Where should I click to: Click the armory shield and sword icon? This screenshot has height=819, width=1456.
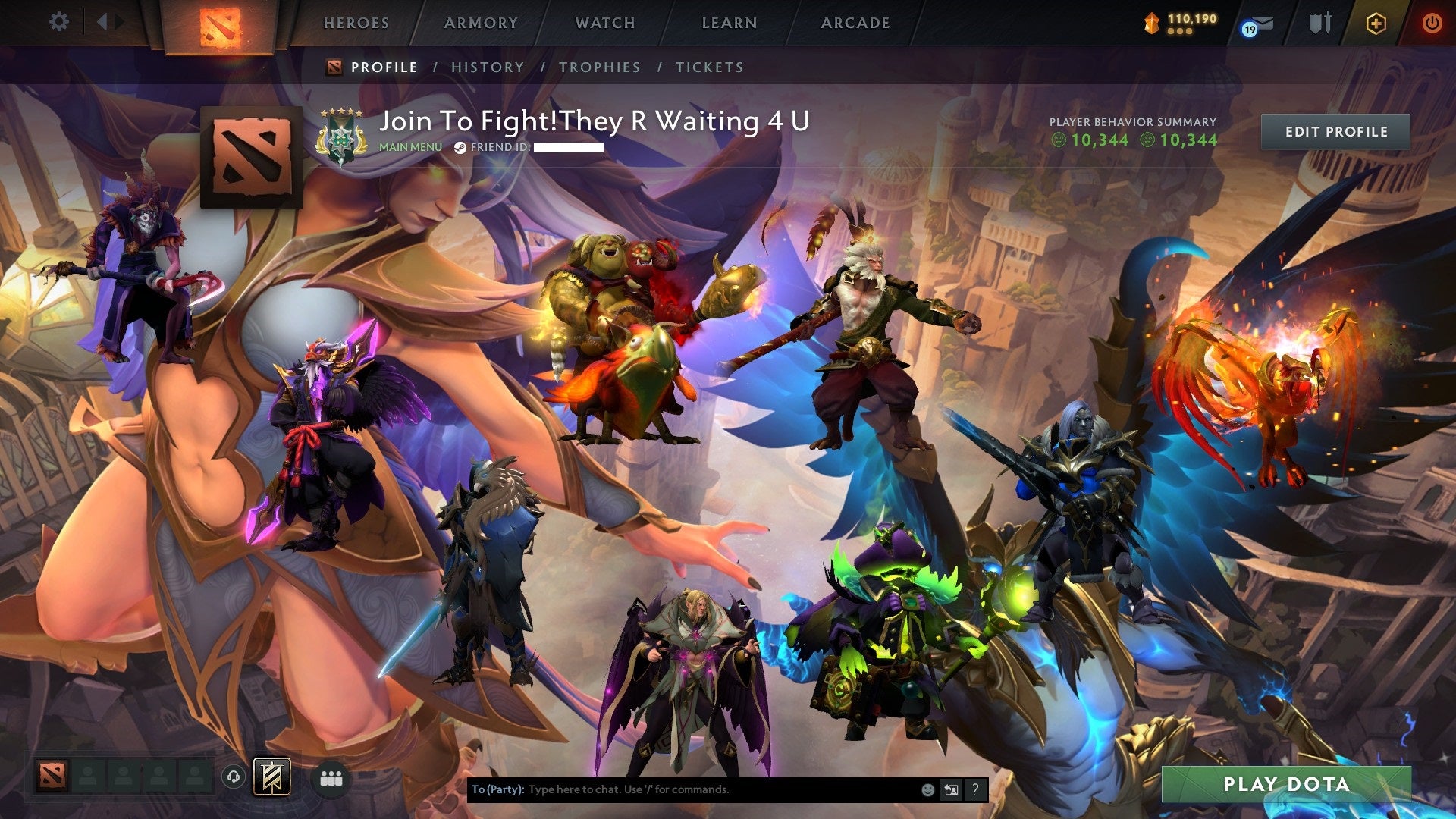[x=1319, y=23]
